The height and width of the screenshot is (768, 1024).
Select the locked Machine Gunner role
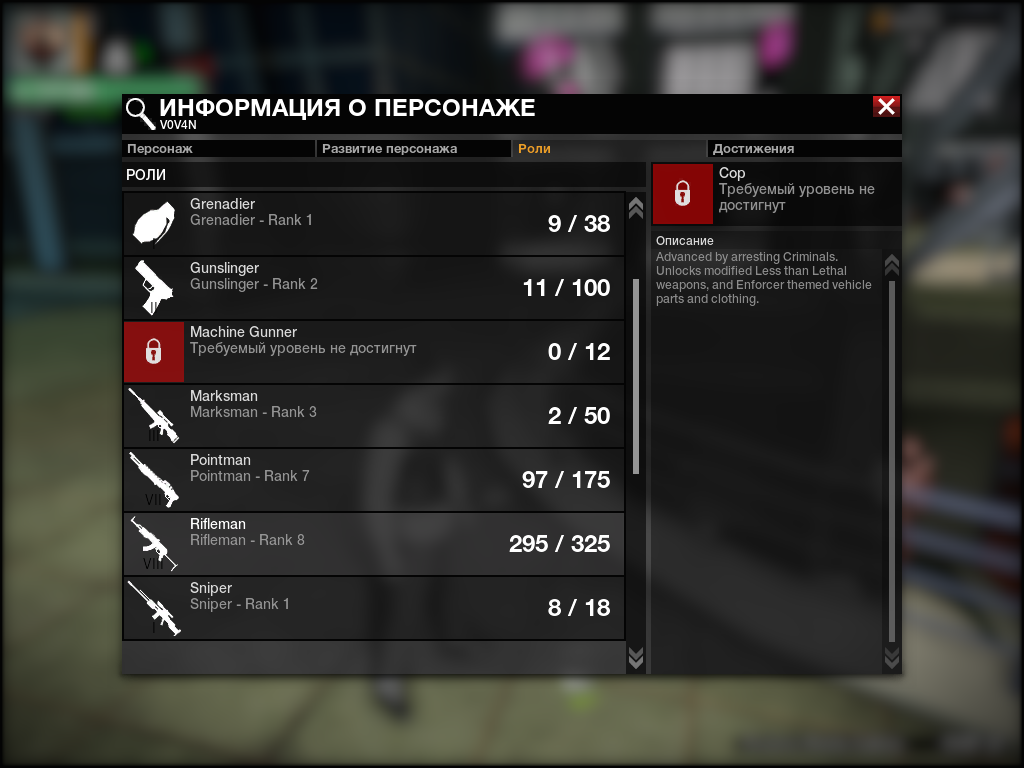point(374,352)
